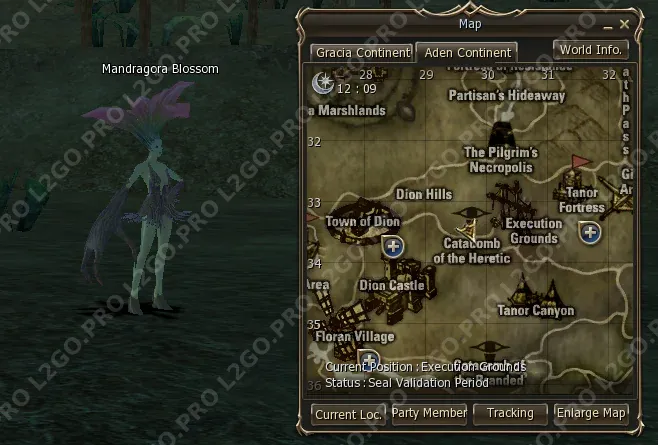Open the World Info. panel
Screen dimensions: 658x445
pos(591,49)
